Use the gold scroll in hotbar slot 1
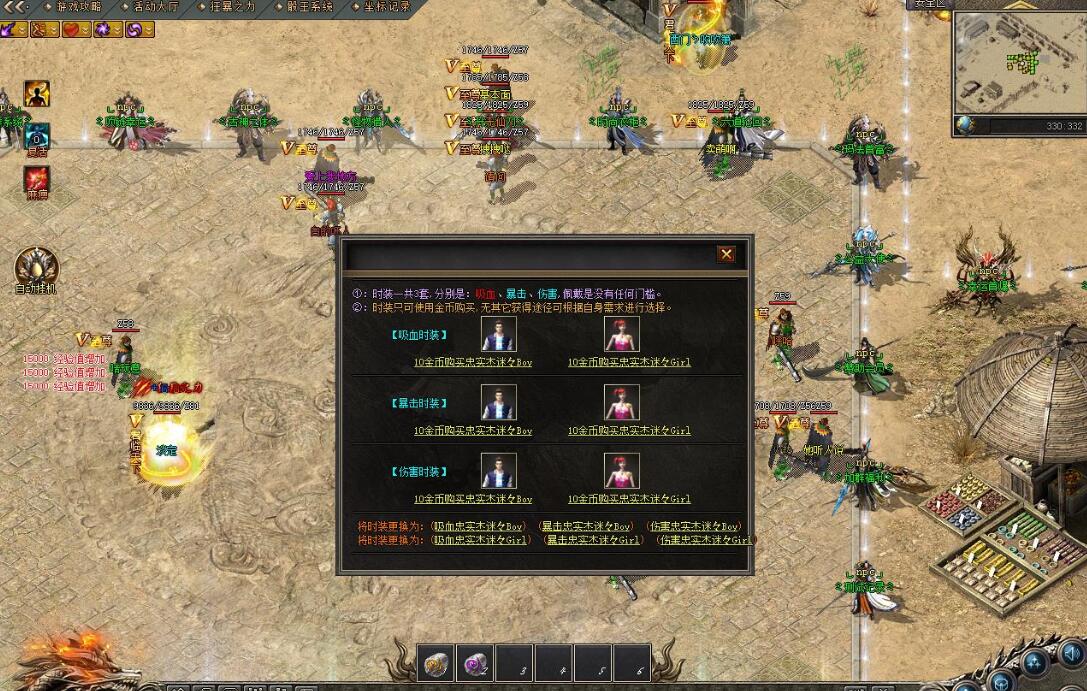The width and height of the screenshot is (1087, 691). pos(436,663)
